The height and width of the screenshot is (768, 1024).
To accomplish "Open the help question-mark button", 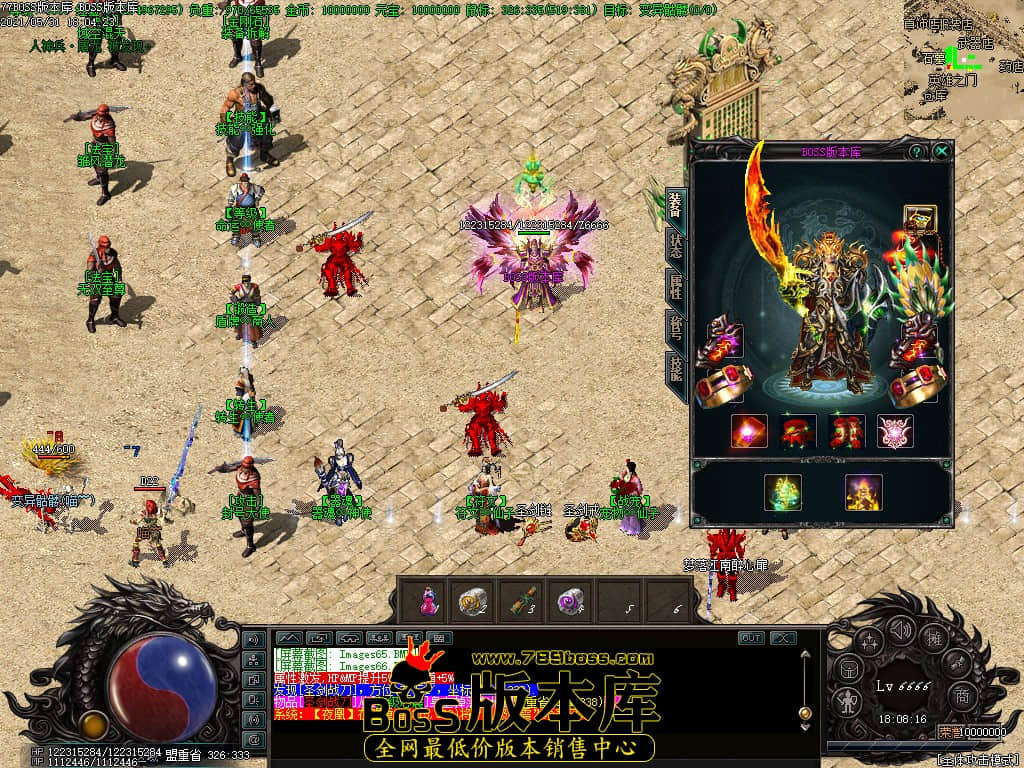I will point(916,152).
